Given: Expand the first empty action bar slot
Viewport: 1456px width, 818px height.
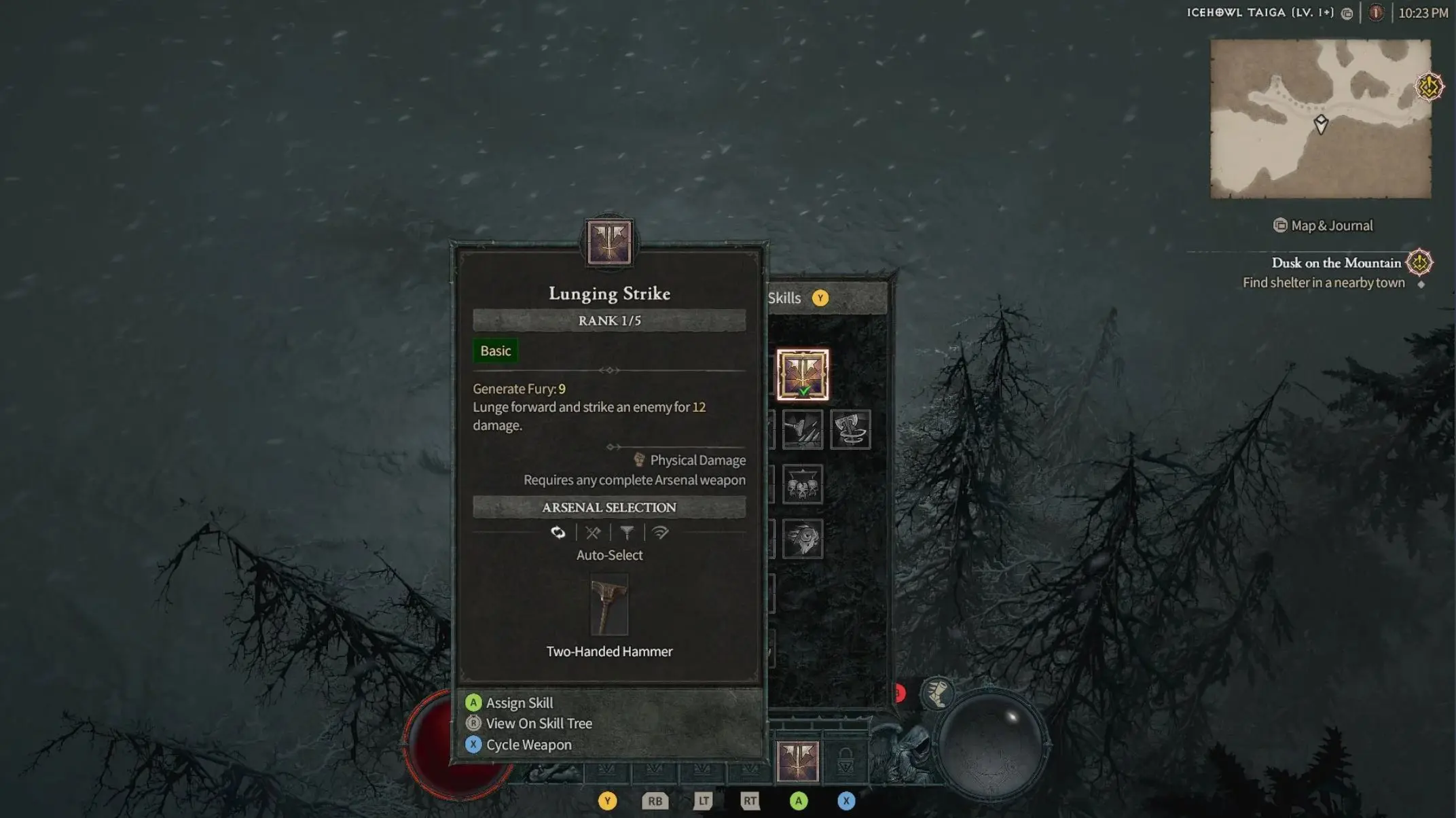Looking at the screenshot, I should (x=606, y=768).
